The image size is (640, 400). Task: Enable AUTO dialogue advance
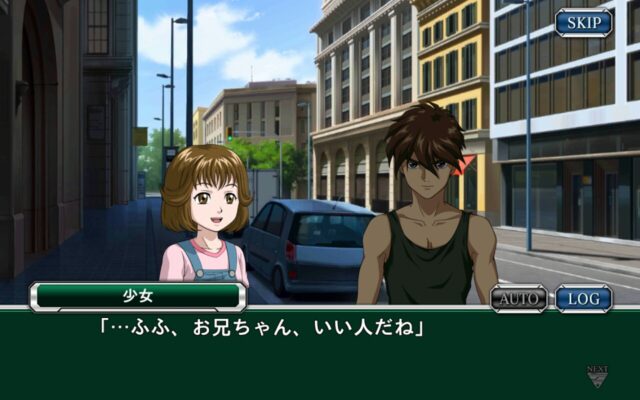[519, 298]
